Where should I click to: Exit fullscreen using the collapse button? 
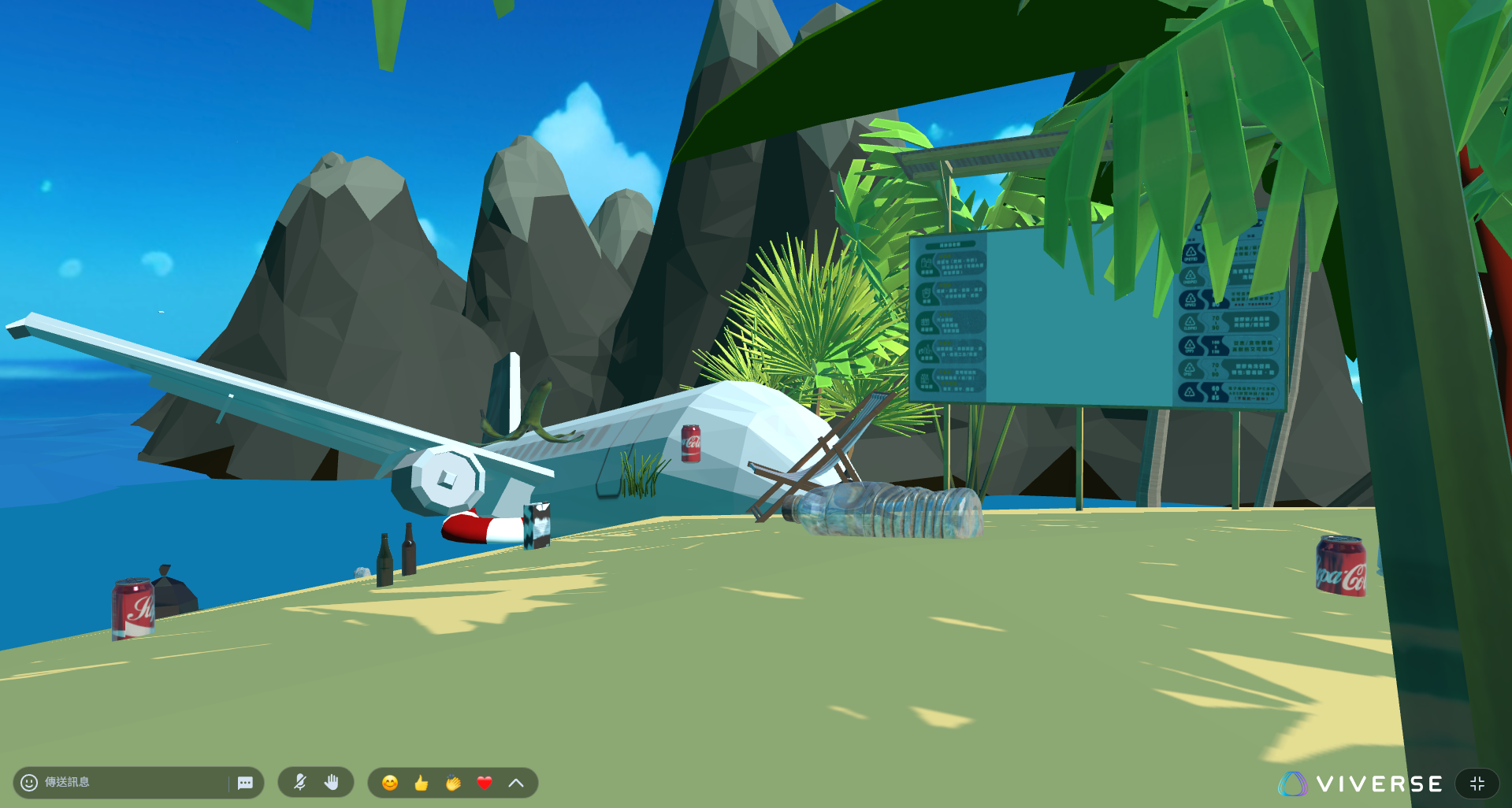1477,784
